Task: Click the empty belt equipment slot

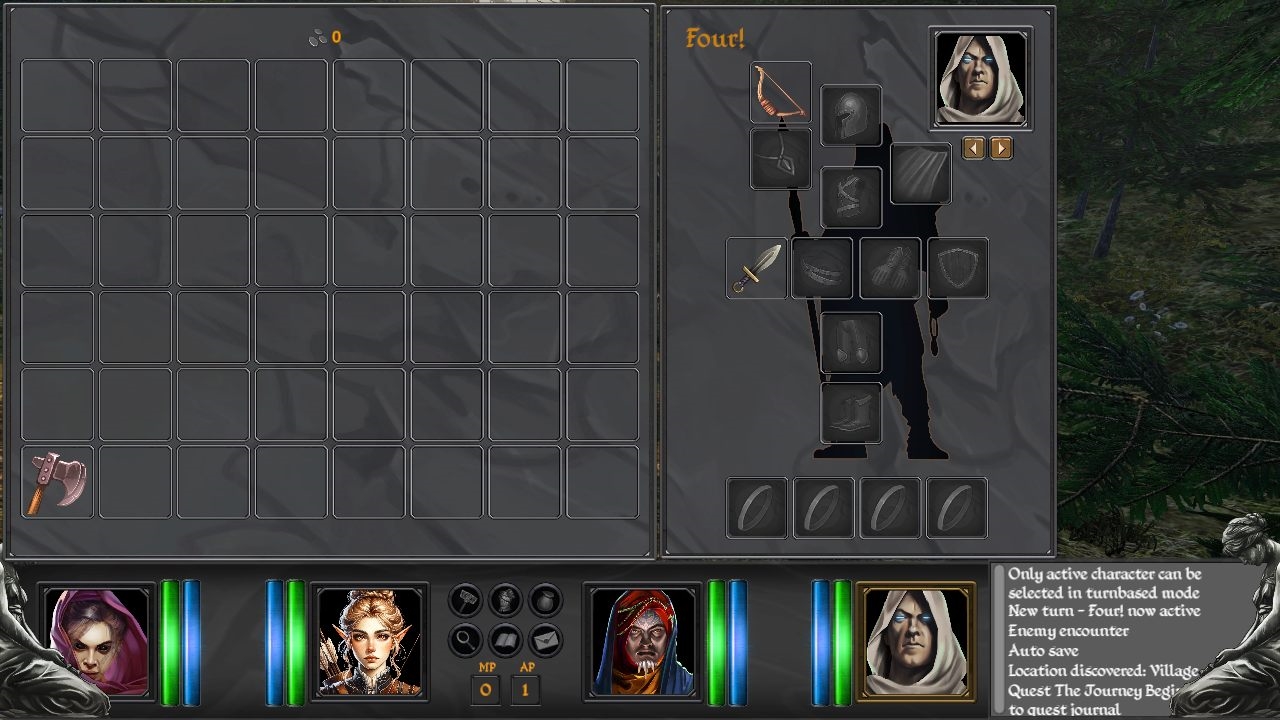Action: pos(822,268)
